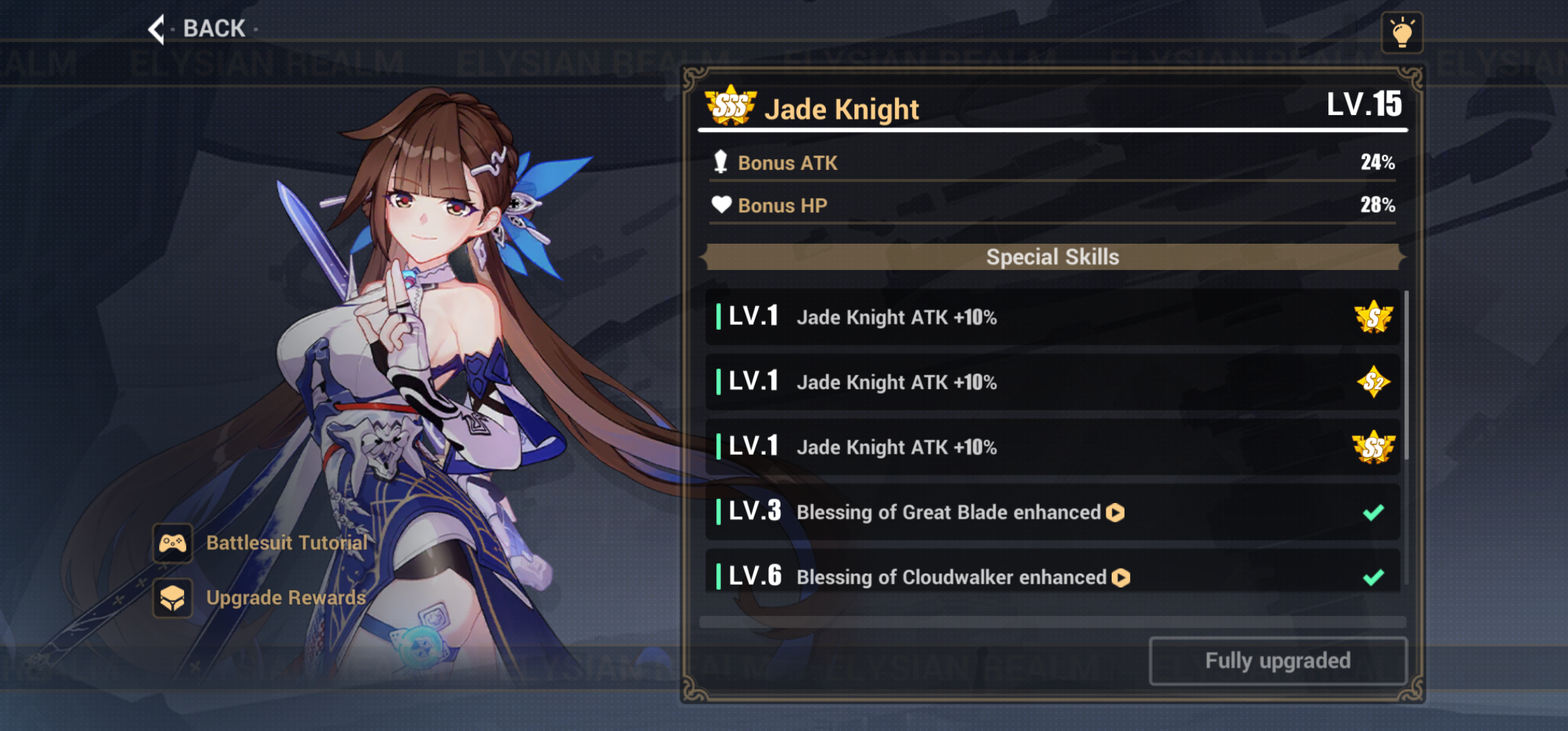Click the box icon beside Upgrade Rewards
The image size is (1568, 731).
pos(173,598)
